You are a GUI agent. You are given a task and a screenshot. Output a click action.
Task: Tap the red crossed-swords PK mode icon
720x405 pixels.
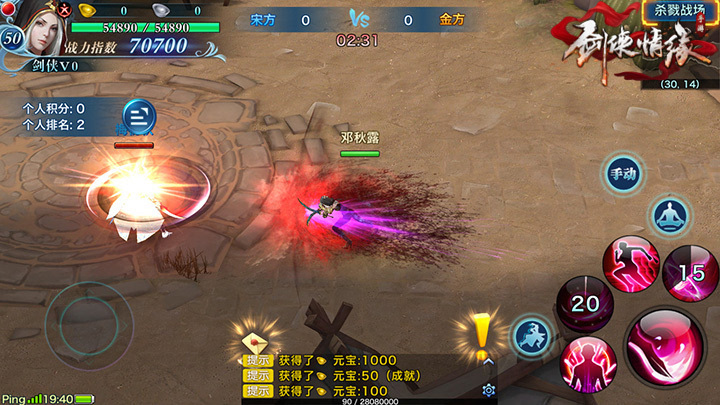point(65,10)
